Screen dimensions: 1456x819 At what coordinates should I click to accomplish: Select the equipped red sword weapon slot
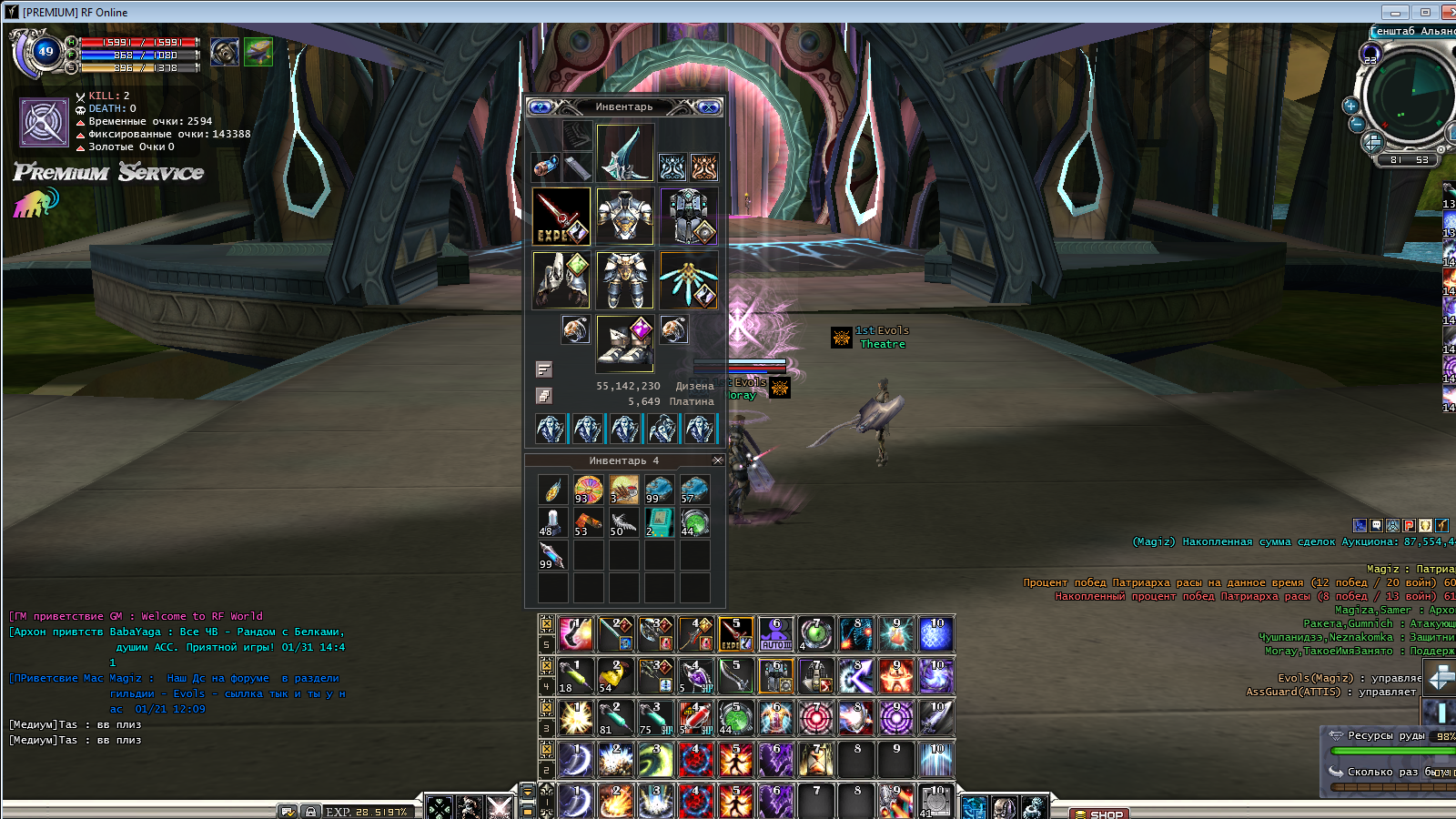pyautogui.click(x=561, y=217)
